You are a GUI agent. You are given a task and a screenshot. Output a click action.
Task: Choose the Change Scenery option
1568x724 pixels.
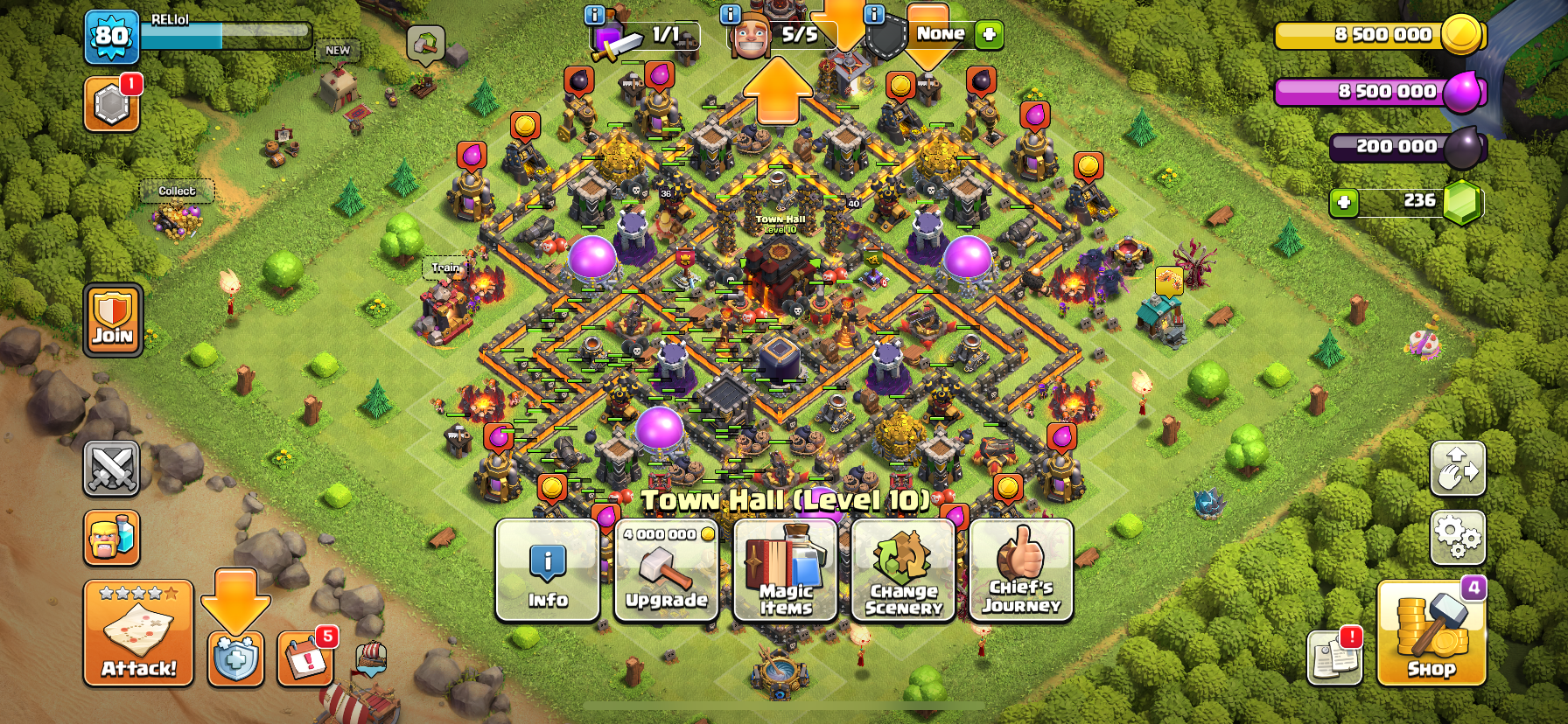(903, 570)
